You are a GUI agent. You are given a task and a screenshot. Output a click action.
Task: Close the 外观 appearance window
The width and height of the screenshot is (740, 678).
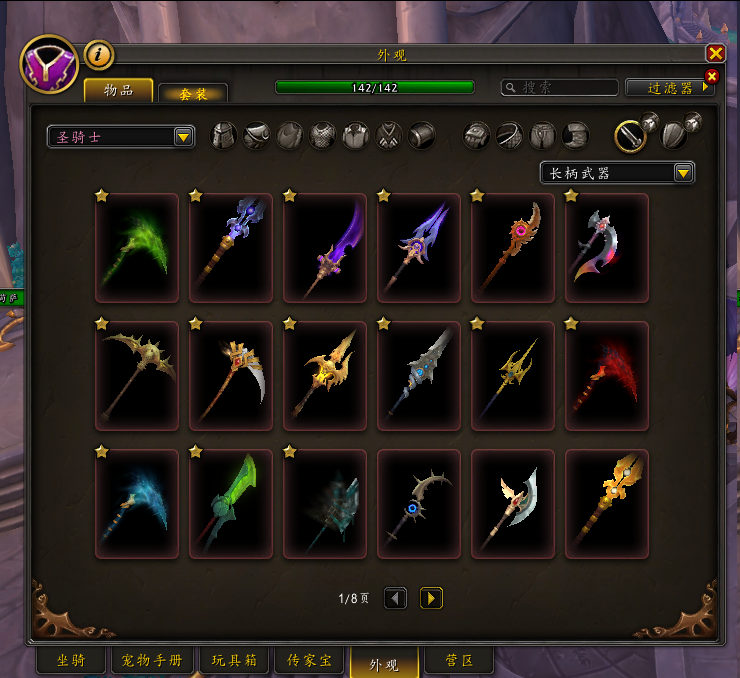pos(715,54)
